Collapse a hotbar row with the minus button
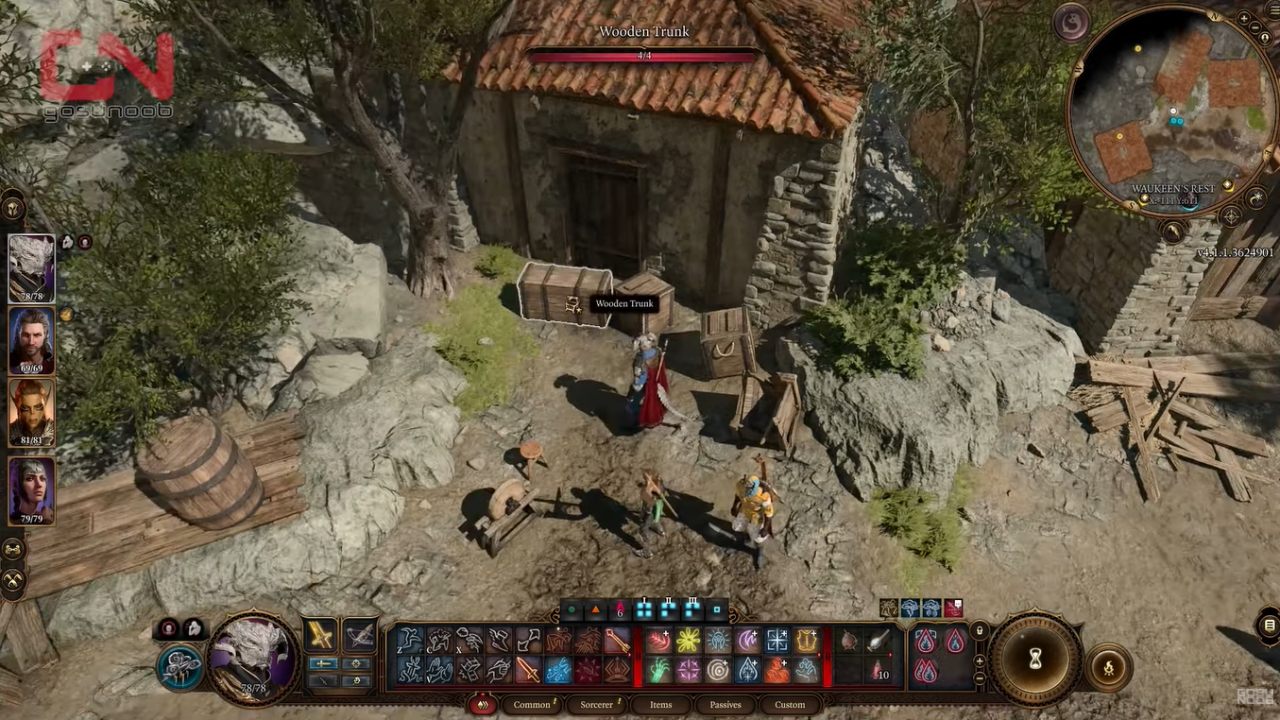This screenshot has height=720, width=1280. (x=979, y=678)
